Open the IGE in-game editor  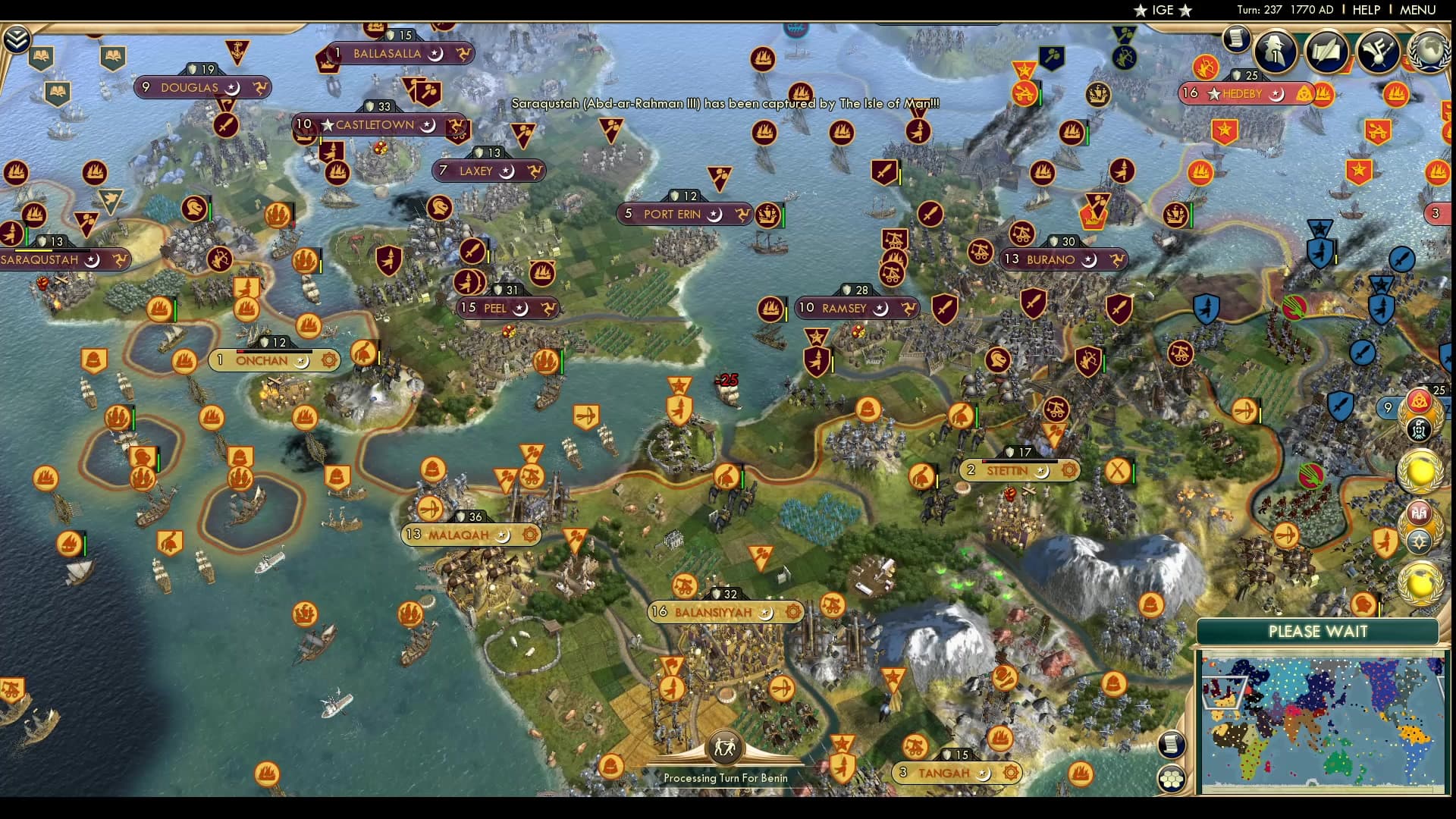click(x=1163, y=10)
